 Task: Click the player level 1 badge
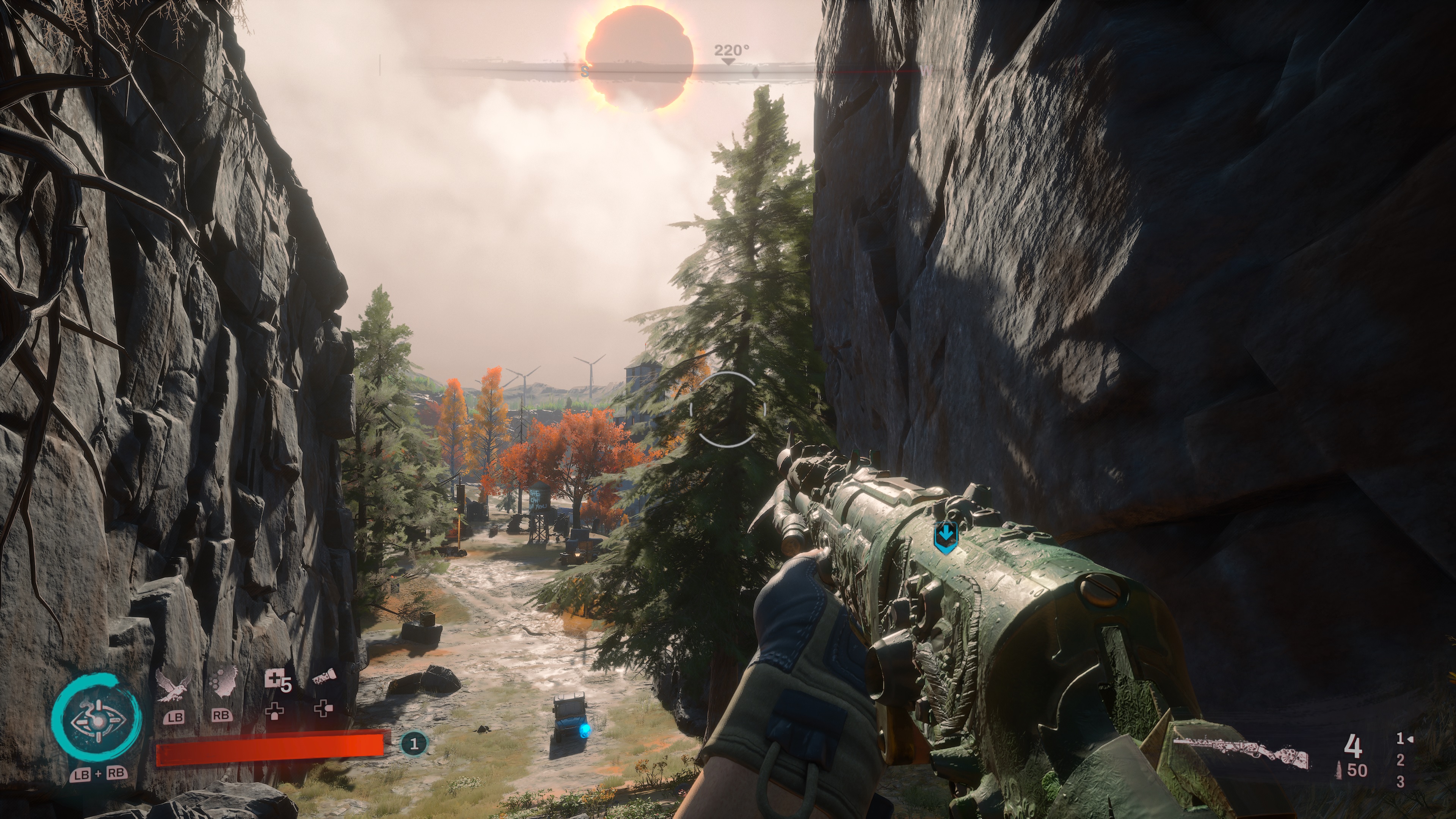tap(414, 743)
